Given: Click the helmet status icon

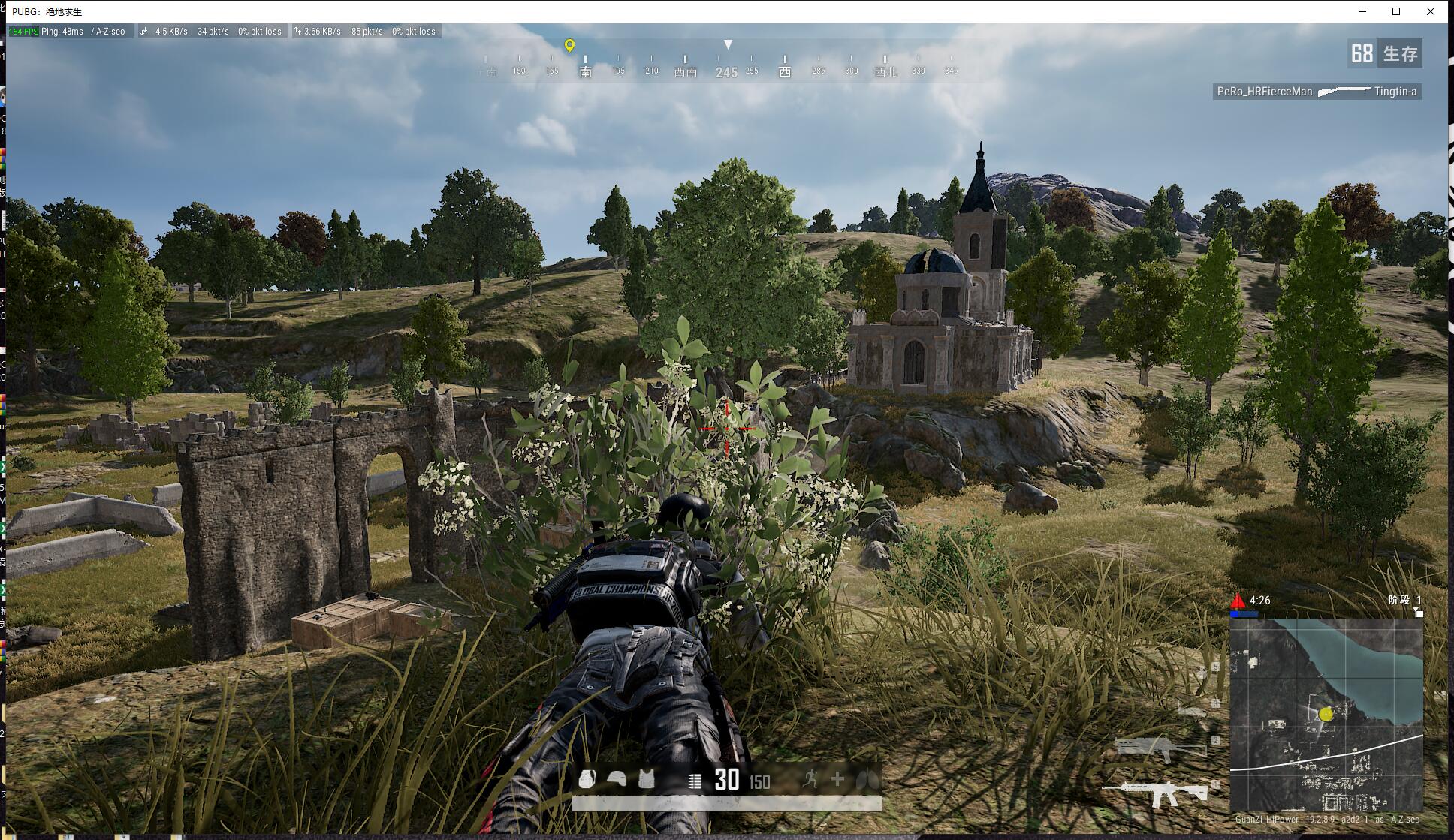Looking at the screenshot, I should 617,779.
